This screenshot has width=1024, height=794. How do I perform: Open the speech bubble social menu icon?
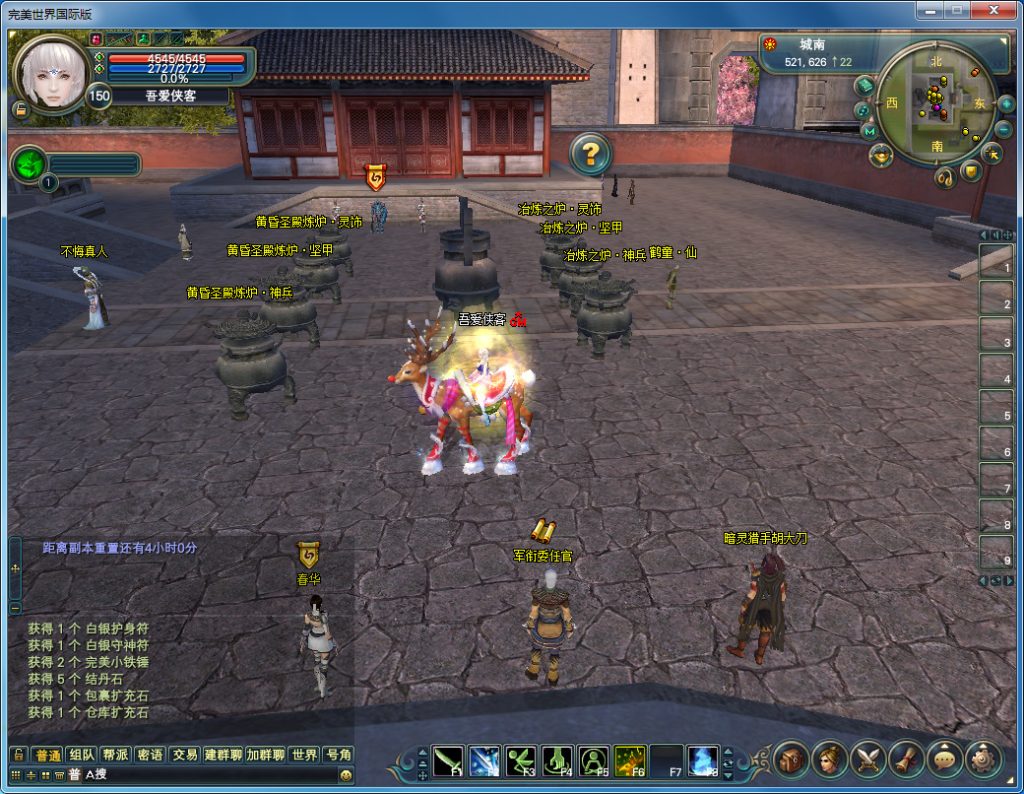click(945, 761)
